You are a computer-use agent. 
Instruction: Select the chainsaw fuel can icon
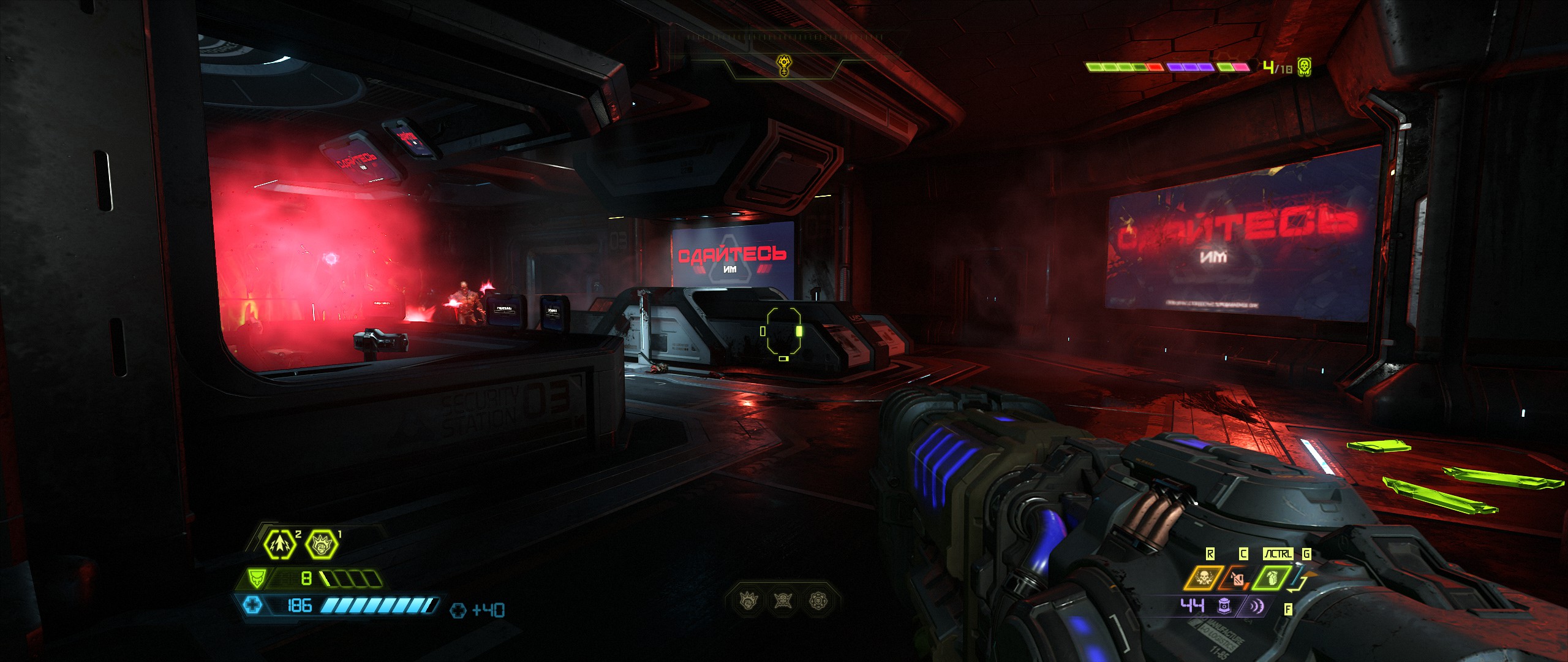[1237, 578]
